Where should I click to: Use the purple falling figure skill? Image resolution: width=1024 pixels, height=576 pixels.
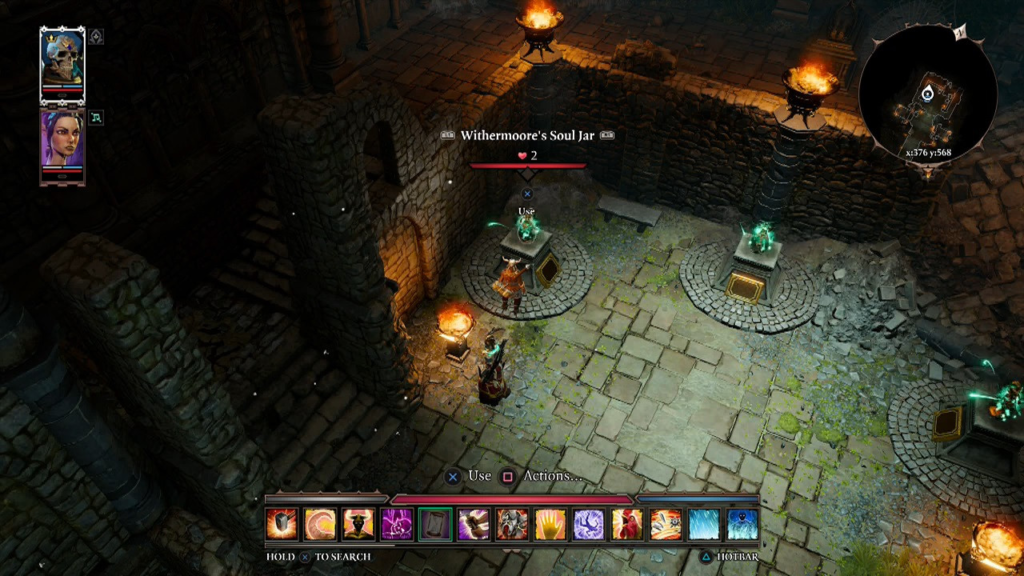pyautogui.click(x=589, y=524)
